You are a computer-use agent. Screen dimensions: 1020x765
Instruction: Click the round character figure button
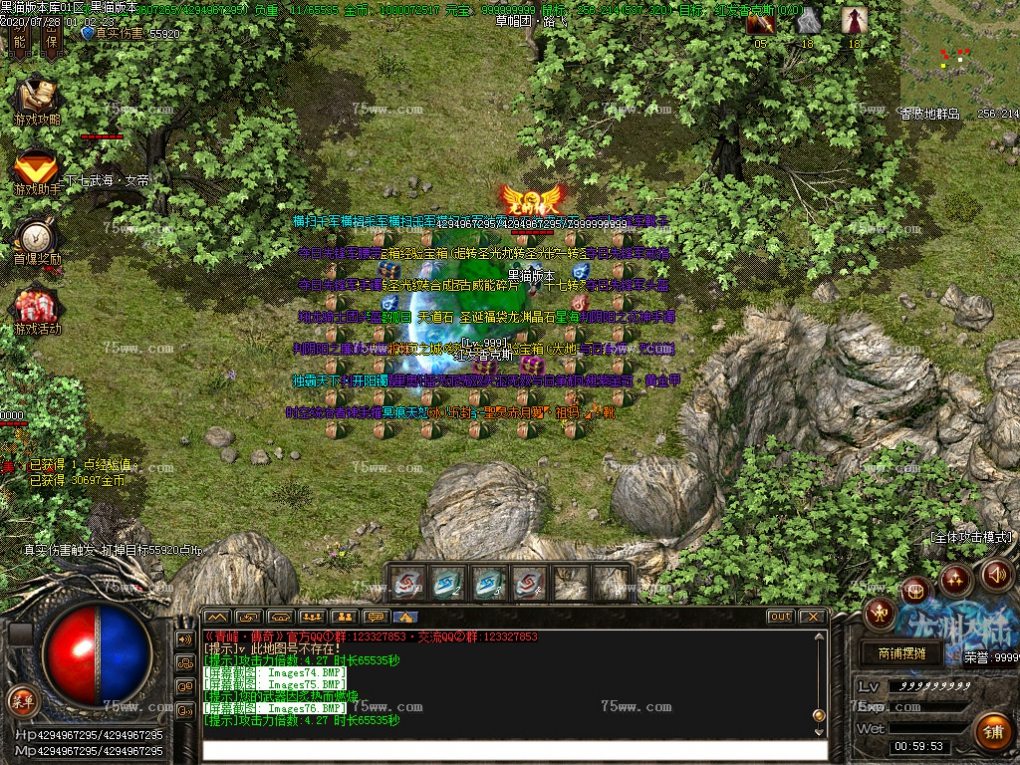(x=879, y=613)
